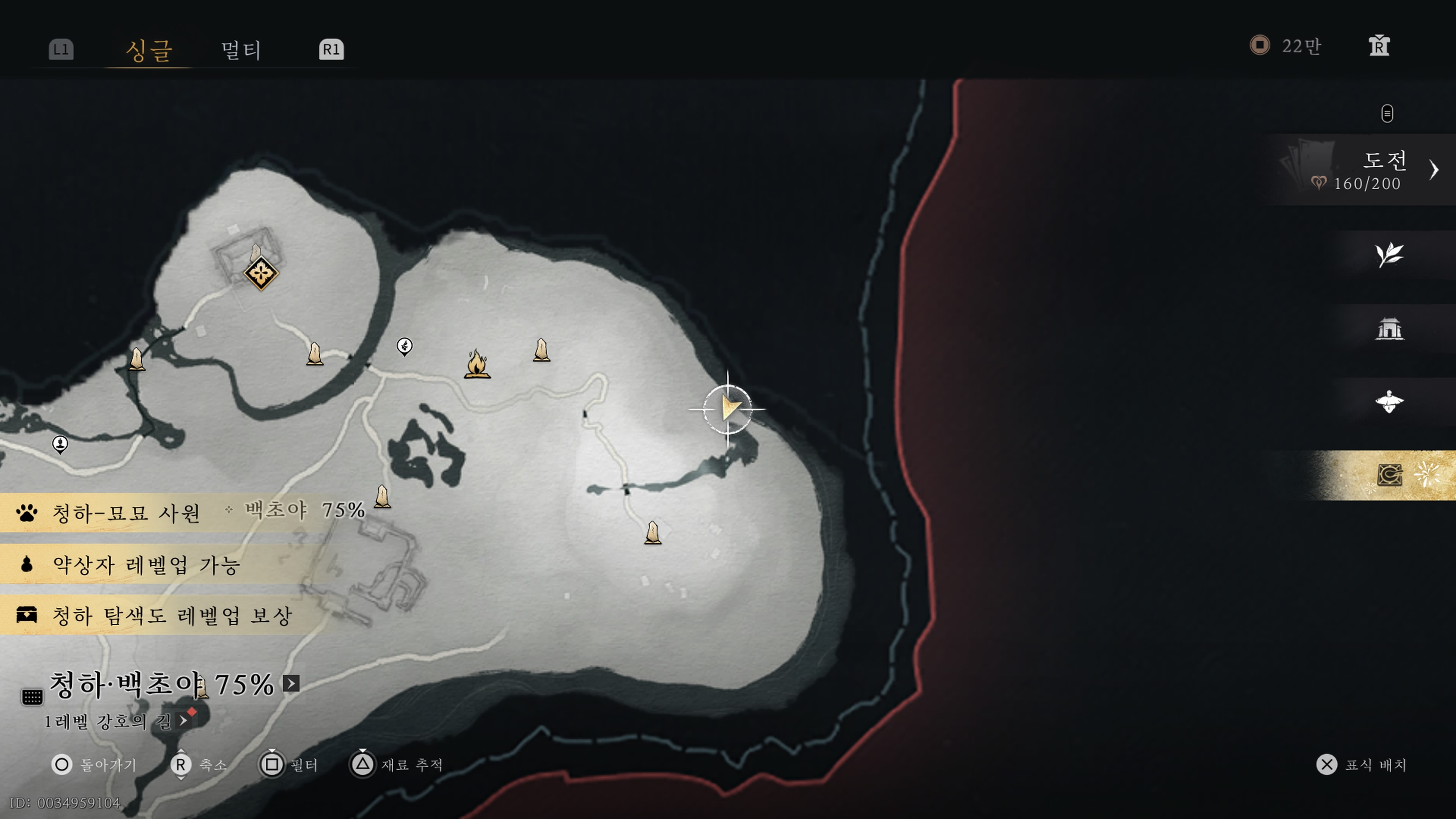Select the leaf sprig side-menu icon
Viewport: 1456px width, 819px height.
[1389, 255]
